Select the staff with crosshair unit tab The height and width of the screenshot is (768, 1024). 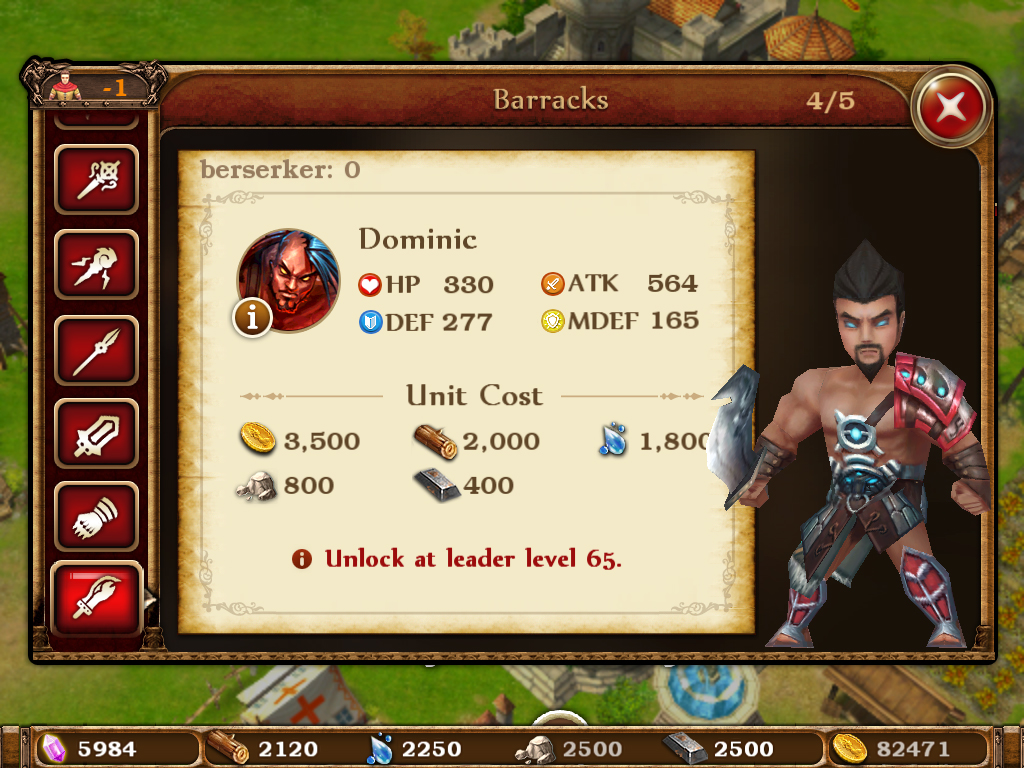96,180
